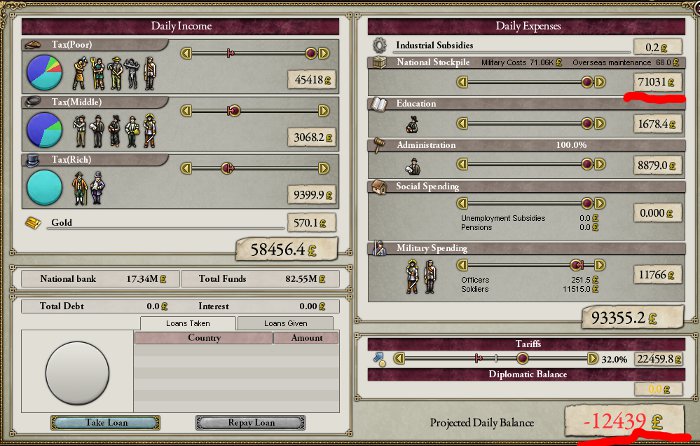Click the rich tax slider track

[253, 169]
